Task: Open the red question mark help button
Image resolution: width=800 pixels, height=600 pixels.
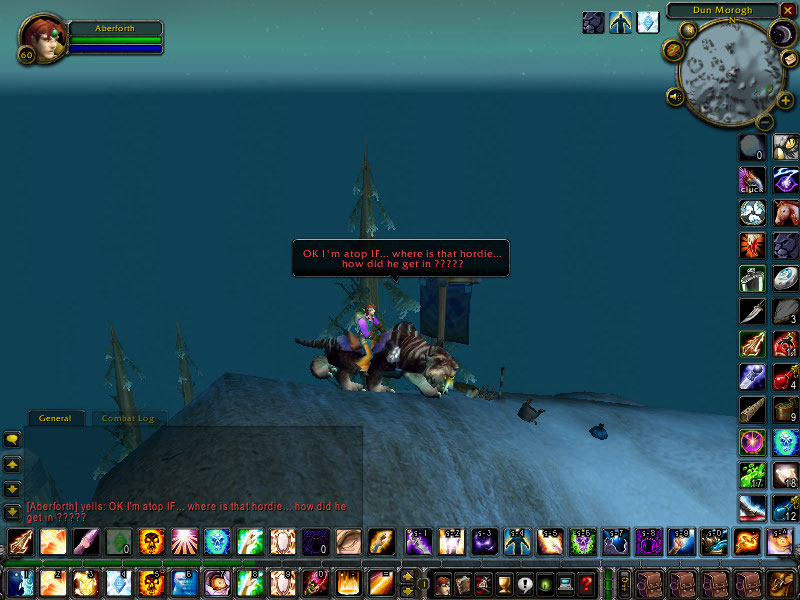Action: tap(587, 583)
